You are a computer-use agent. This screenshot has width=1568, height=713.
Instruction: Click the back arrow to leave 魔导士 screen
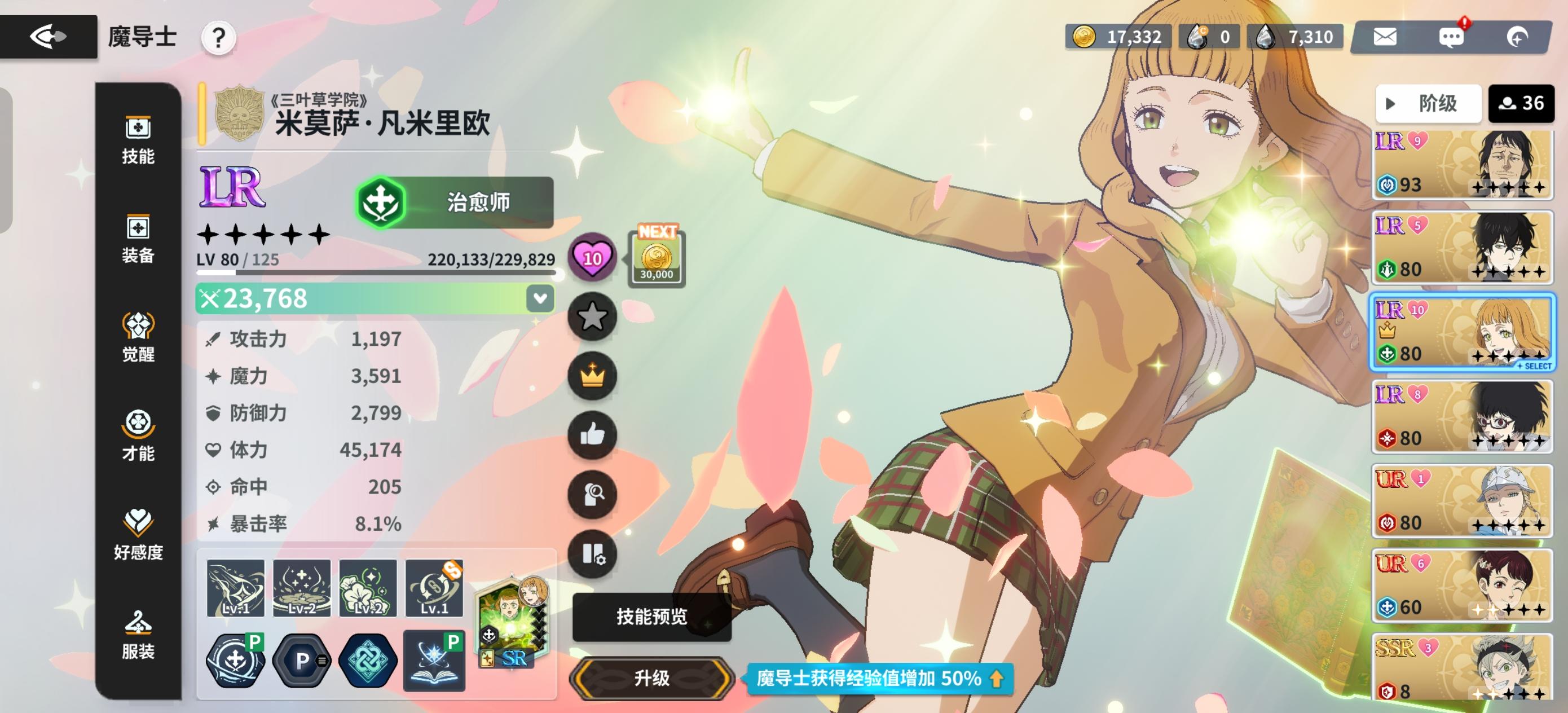click(x=49, y=37)
